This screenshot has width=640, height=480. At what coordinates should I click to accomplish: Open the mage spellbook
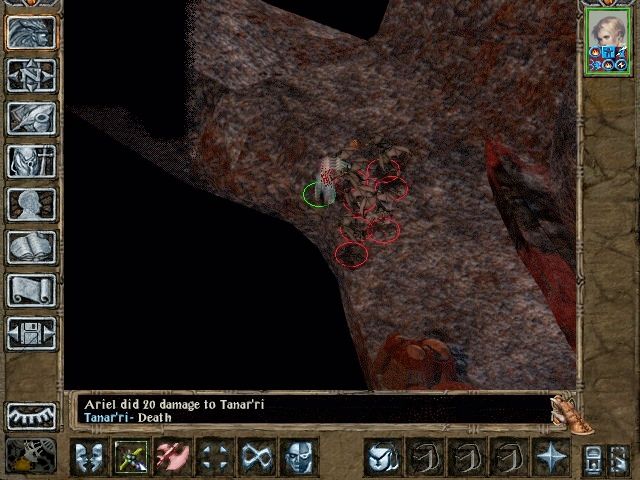[x=31, y=247]
